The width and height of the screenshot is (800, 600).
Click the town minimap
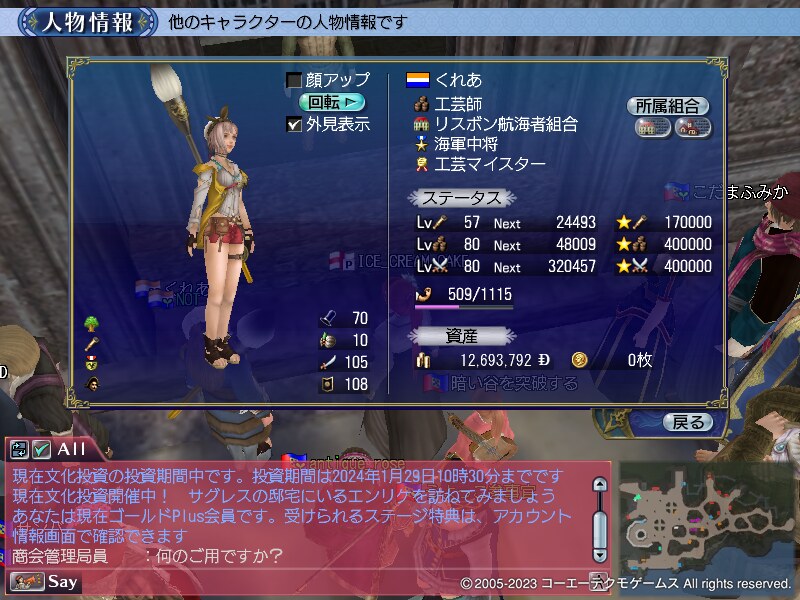[706, 513]
